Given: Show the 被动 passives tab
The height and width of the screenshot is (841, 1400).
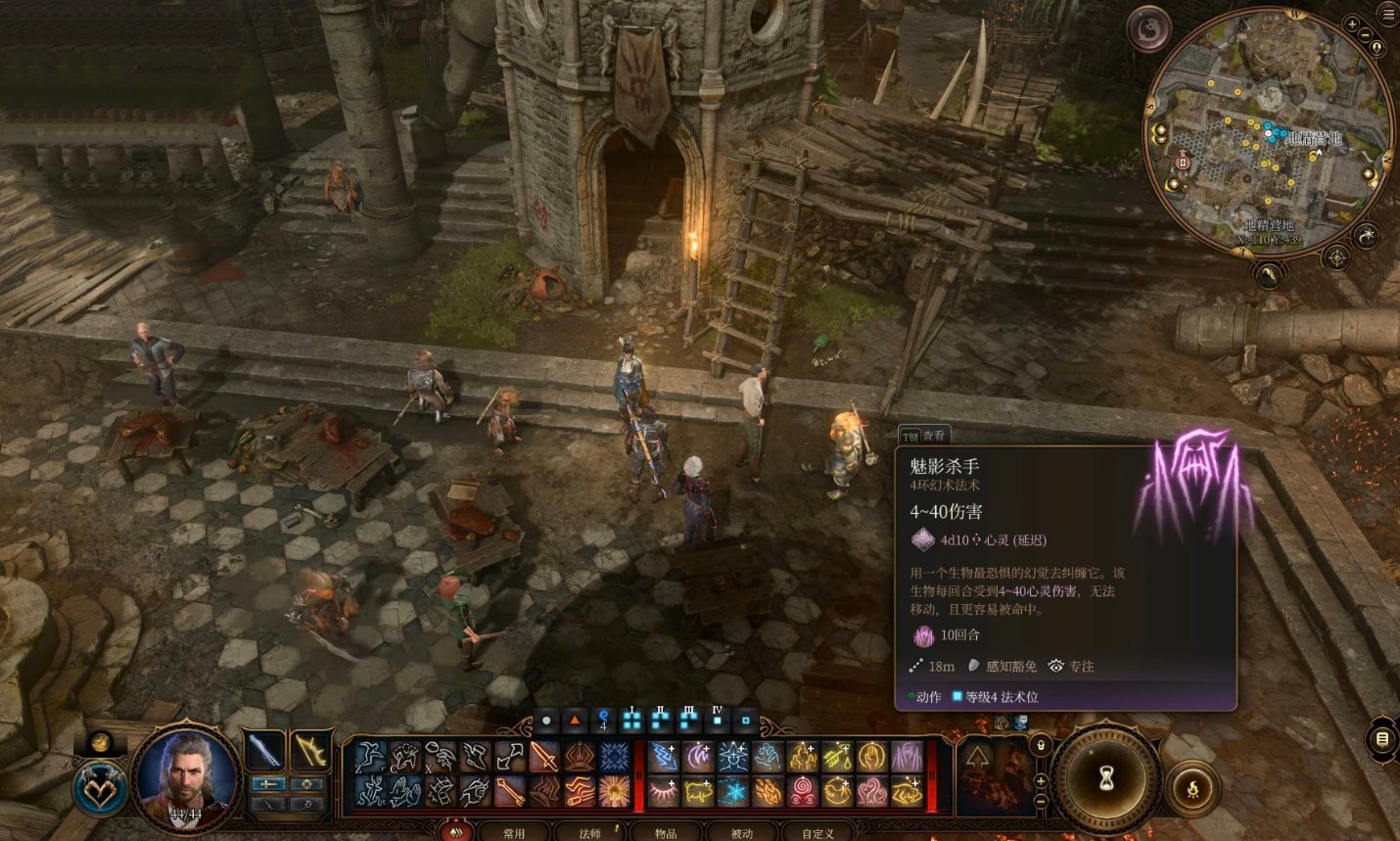Looking at the screenshot, I should [741, 833].
